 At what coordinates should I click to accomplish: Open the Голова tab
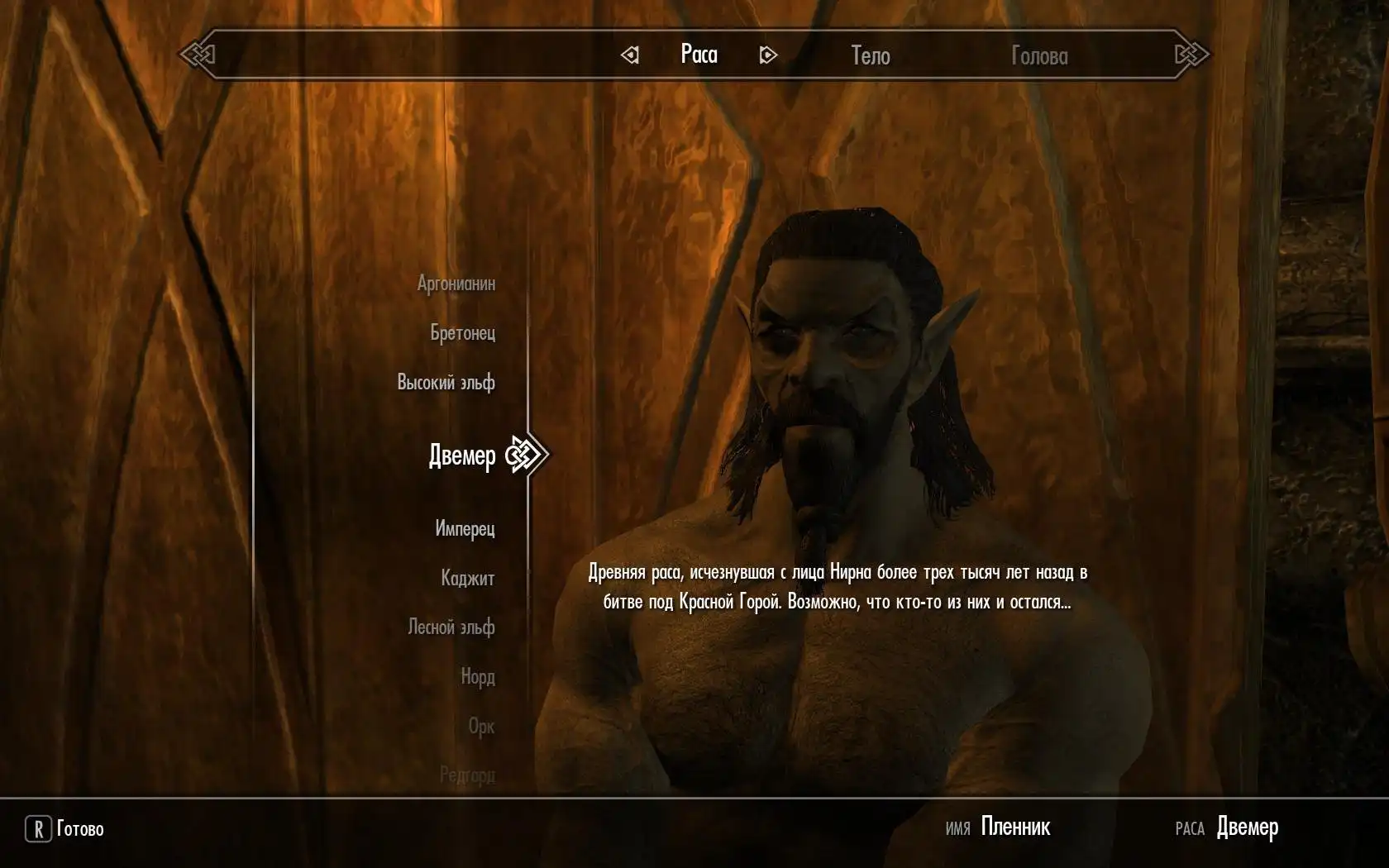[1039, 55]
